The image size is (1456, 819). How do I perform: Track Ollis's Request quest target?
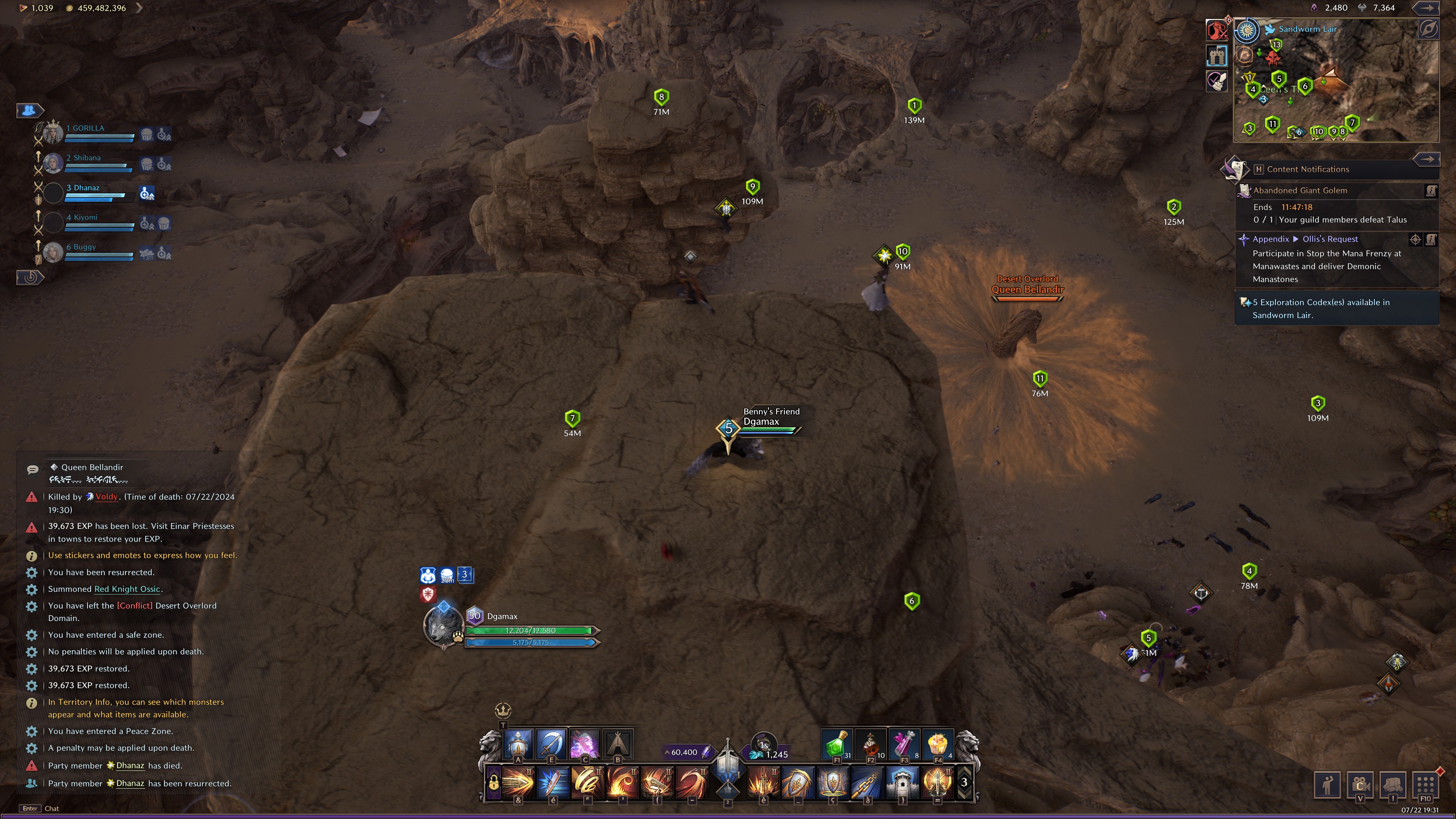point(1415,240)
